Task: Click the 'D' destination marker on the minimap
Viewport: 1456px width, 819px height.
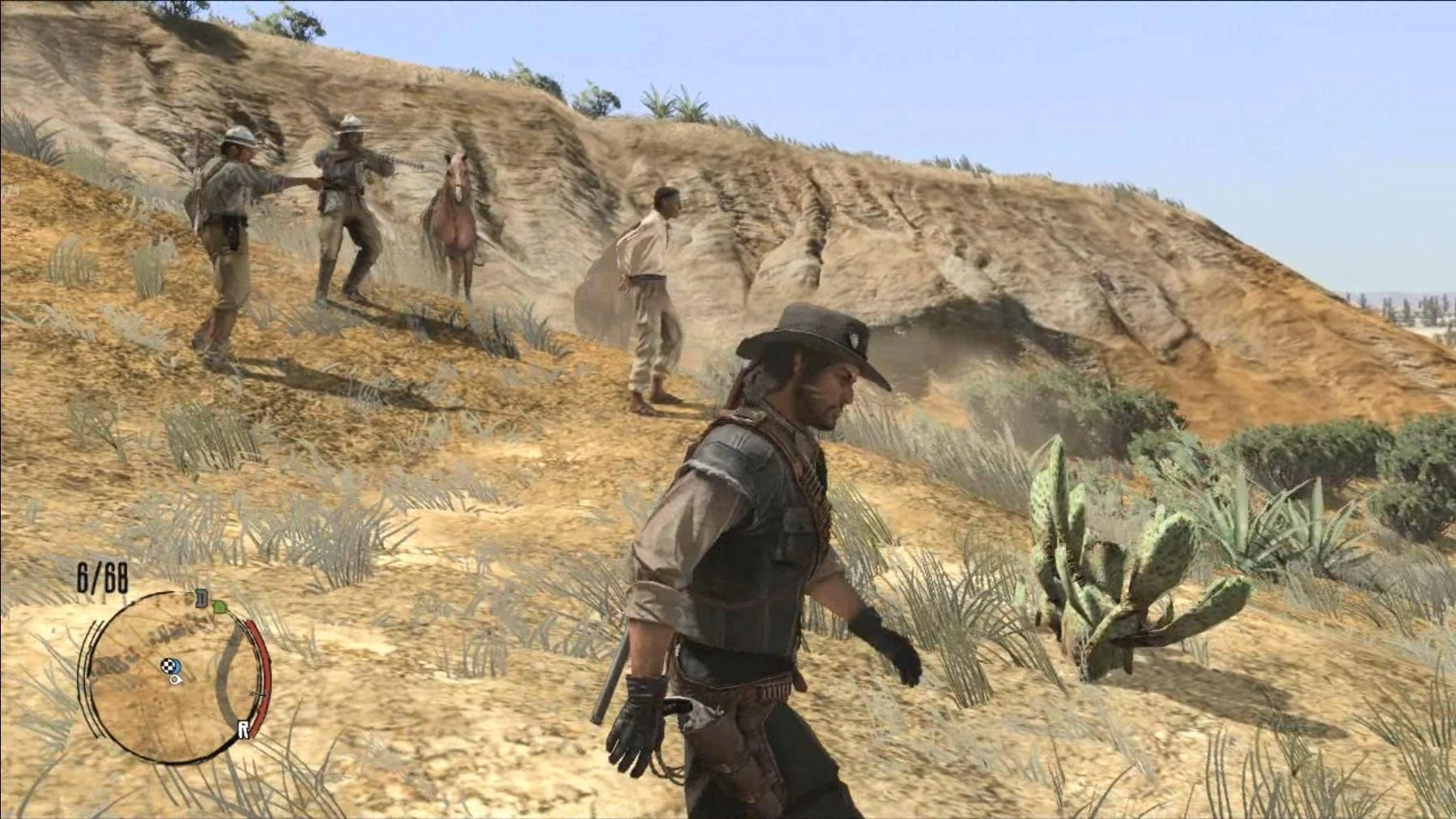Action: coord(200,598)
